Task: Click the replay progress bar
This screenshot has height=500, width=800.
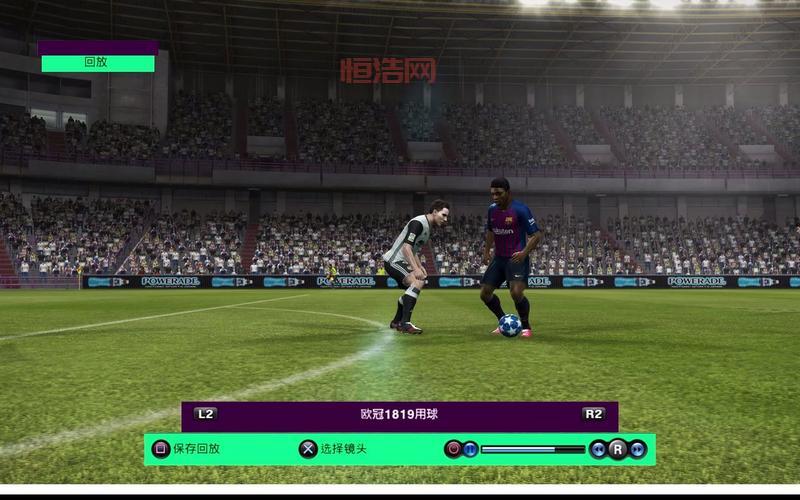Action: (532, 449)
